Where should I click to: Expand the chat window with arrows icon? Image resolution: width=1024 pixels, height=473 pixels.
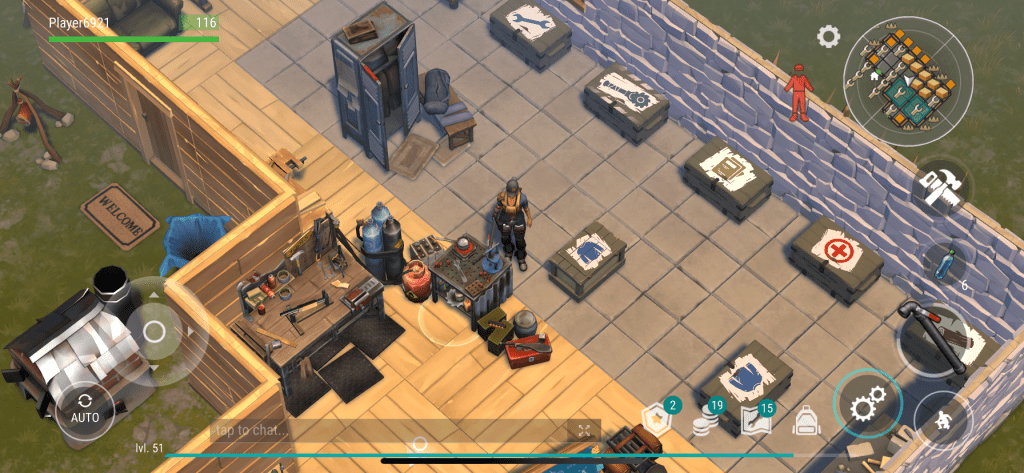(583, 430)
